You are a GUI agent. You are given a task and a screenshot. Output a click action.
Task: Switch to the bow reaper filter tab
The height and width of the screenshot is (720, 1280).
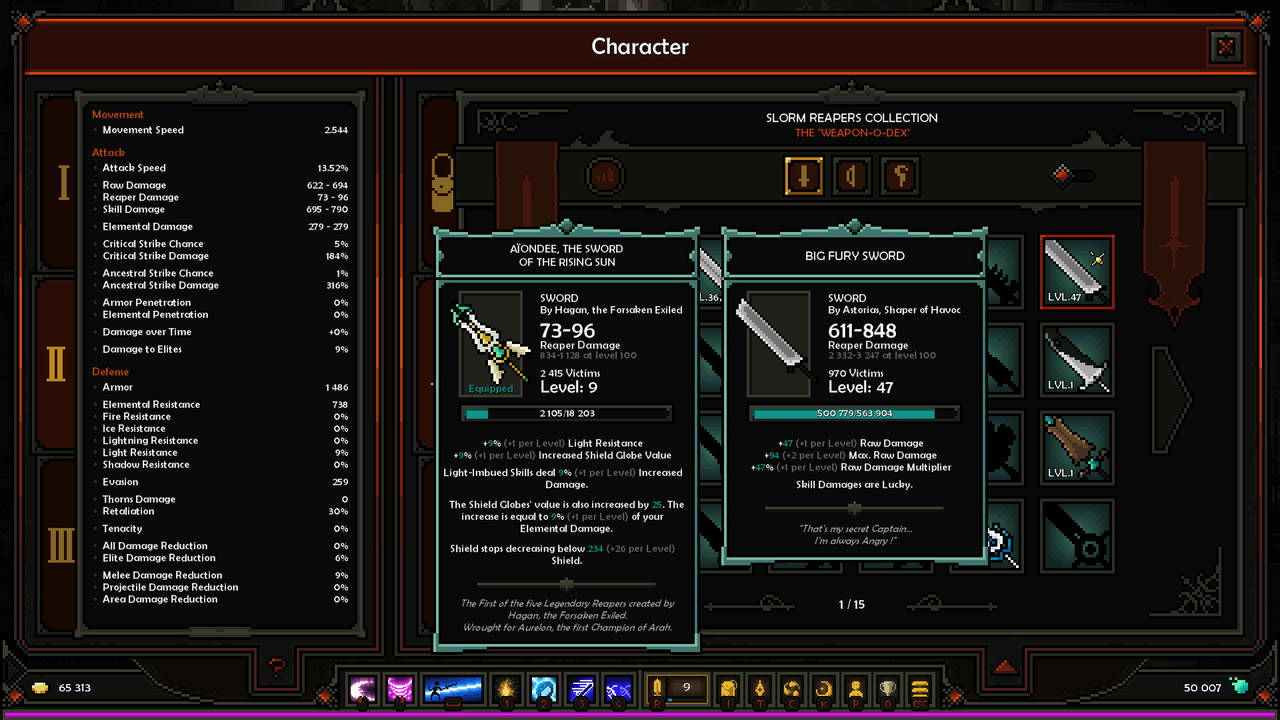click(x=851, y=176)
